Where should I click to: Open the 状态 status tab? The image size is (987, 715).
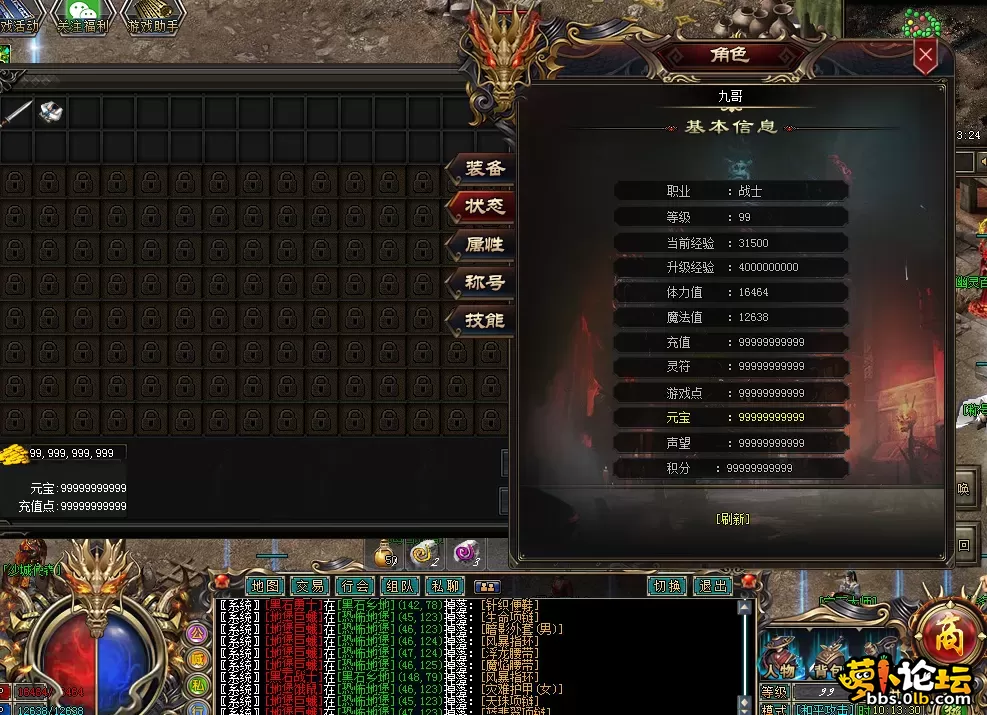pos(485,207)
